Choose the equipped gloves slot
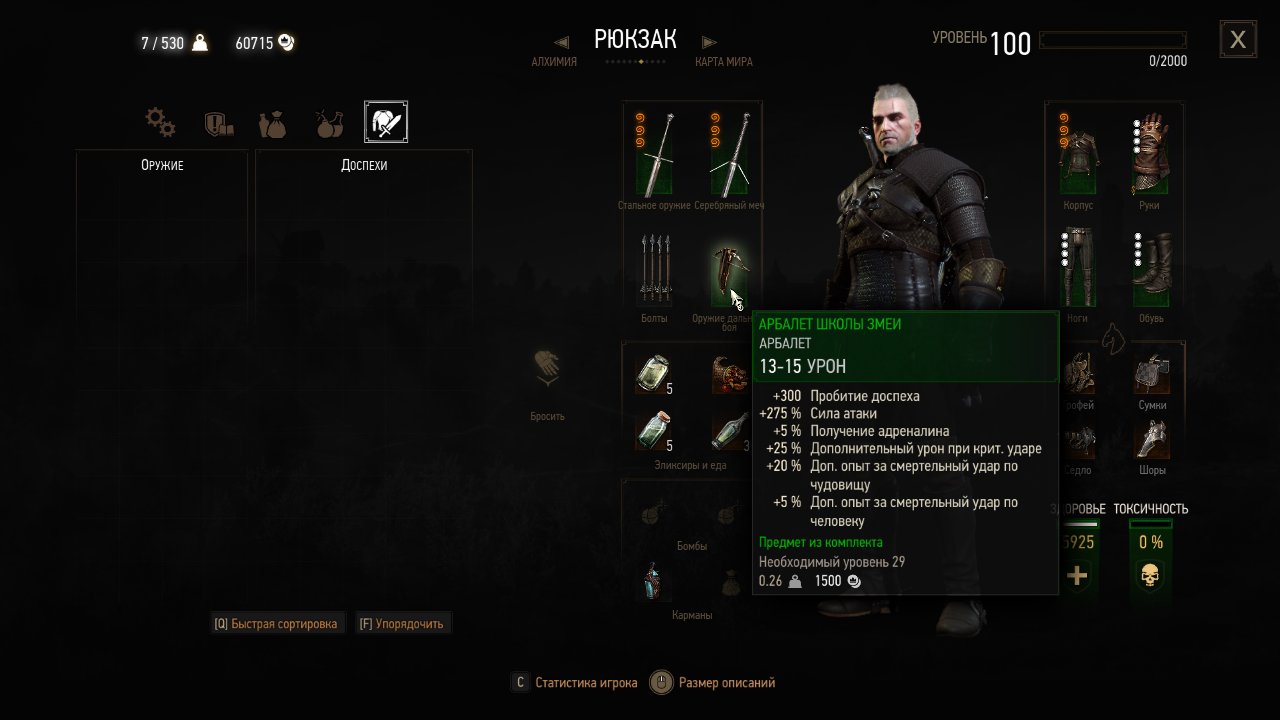1280x720 pixels. pos(1150,154)
